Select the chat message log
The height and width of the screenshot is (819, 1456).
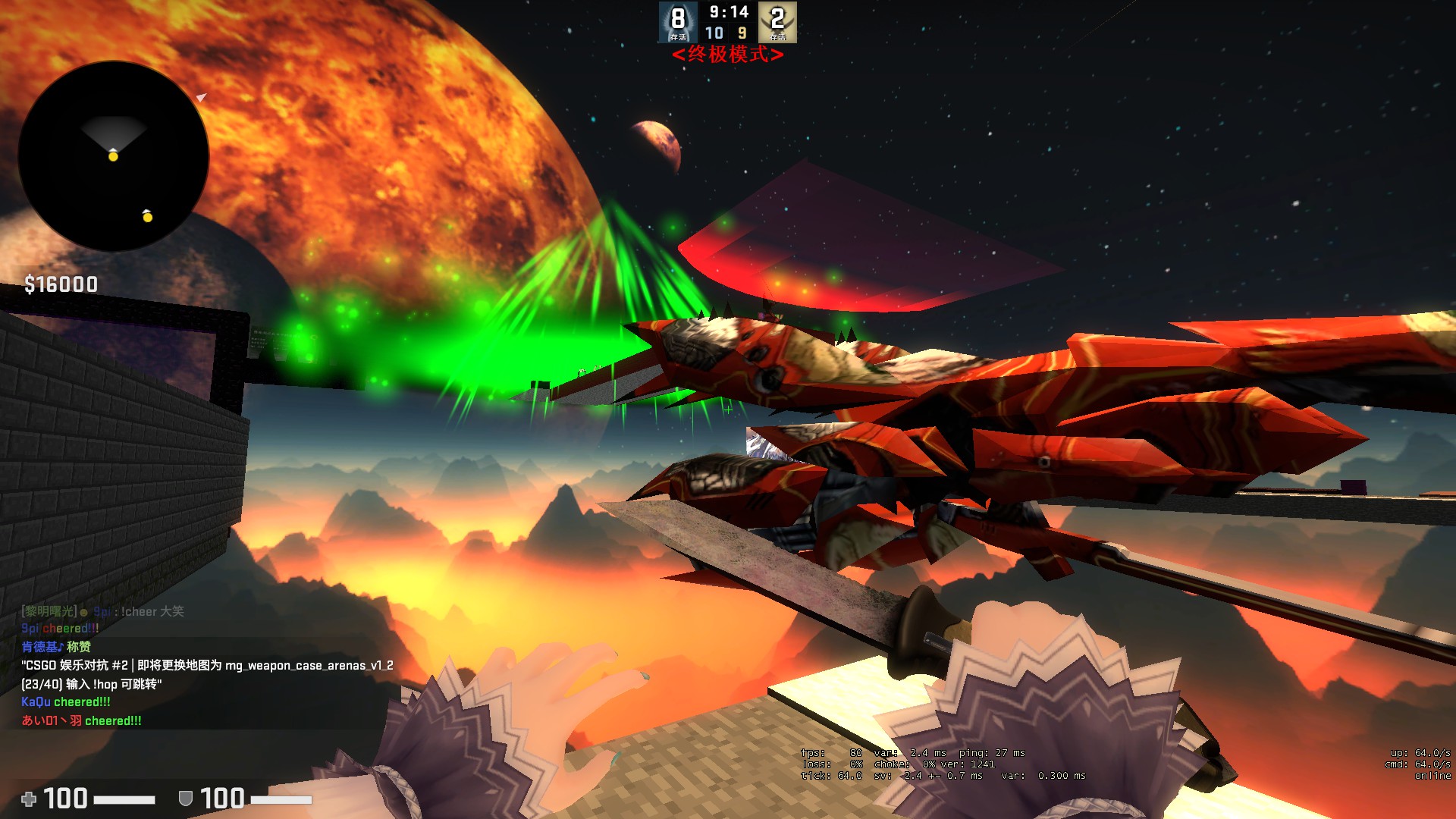(x=206, y=666)
